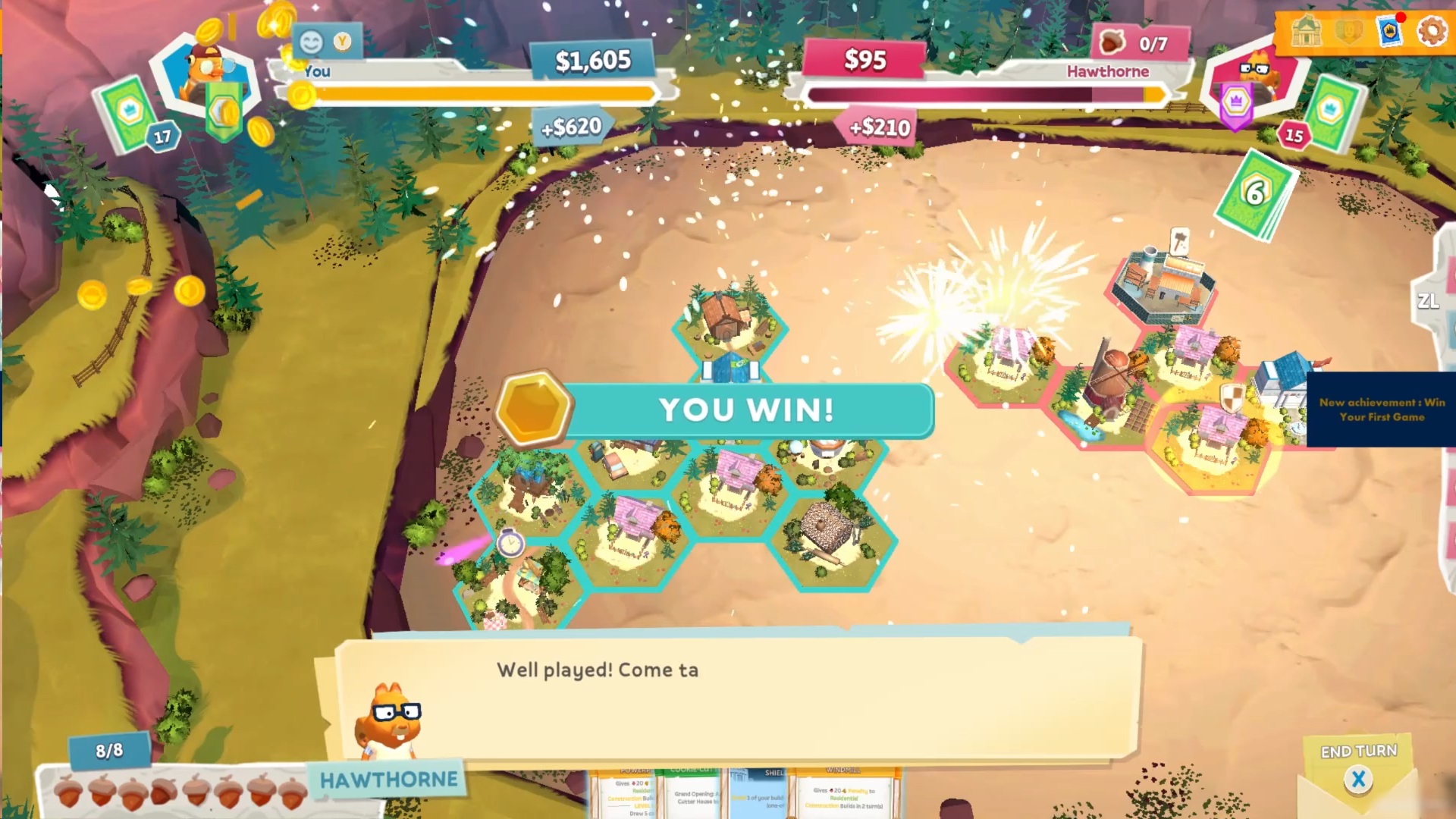1456x819 pixels.
Task: Expand the ZL side panel tab
Action: pos(1430,302)
